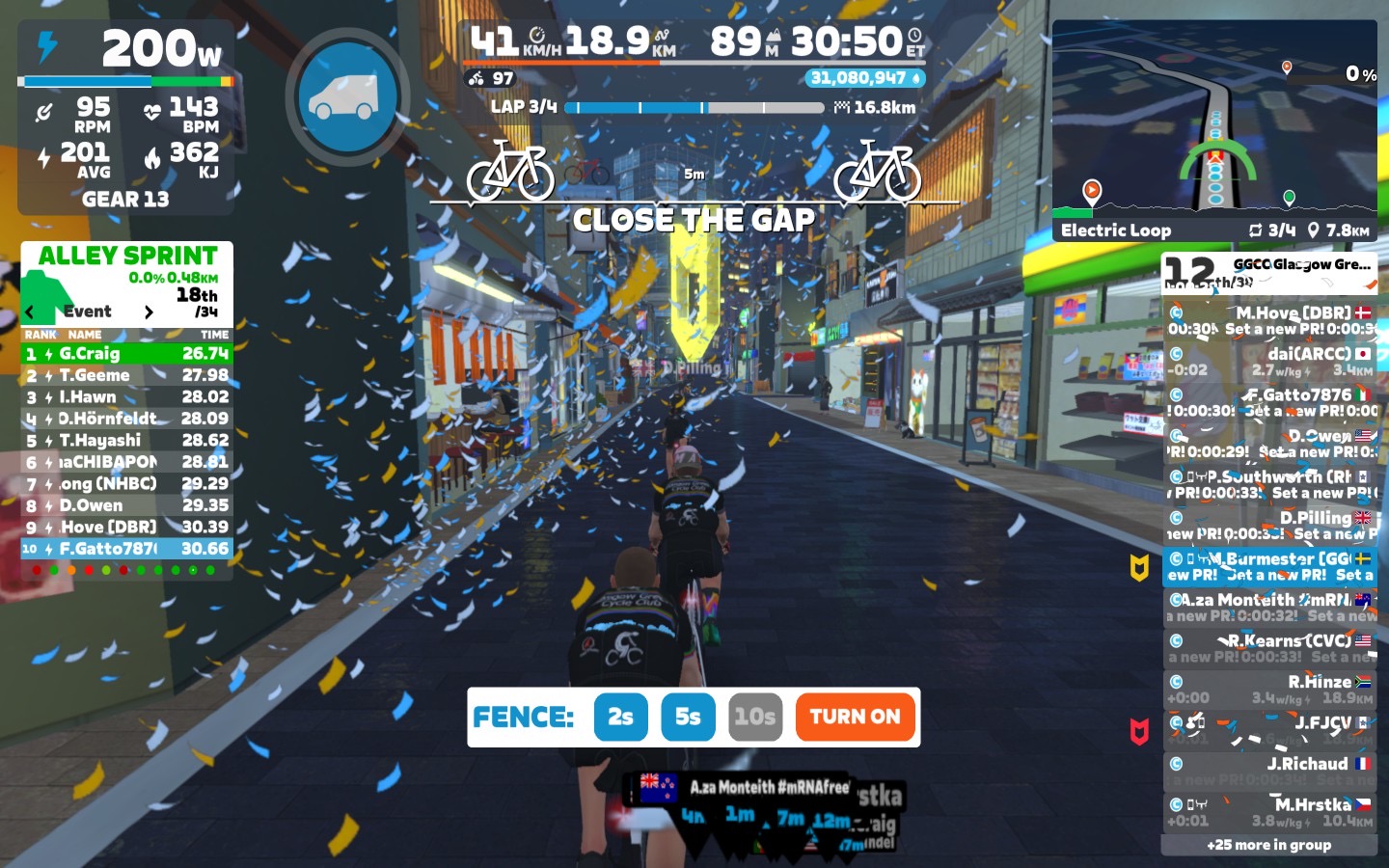This screenshot has height=868, width=1389.
Task: Select M.Hrstka in the riders list
Action: tap(1269, 811)
